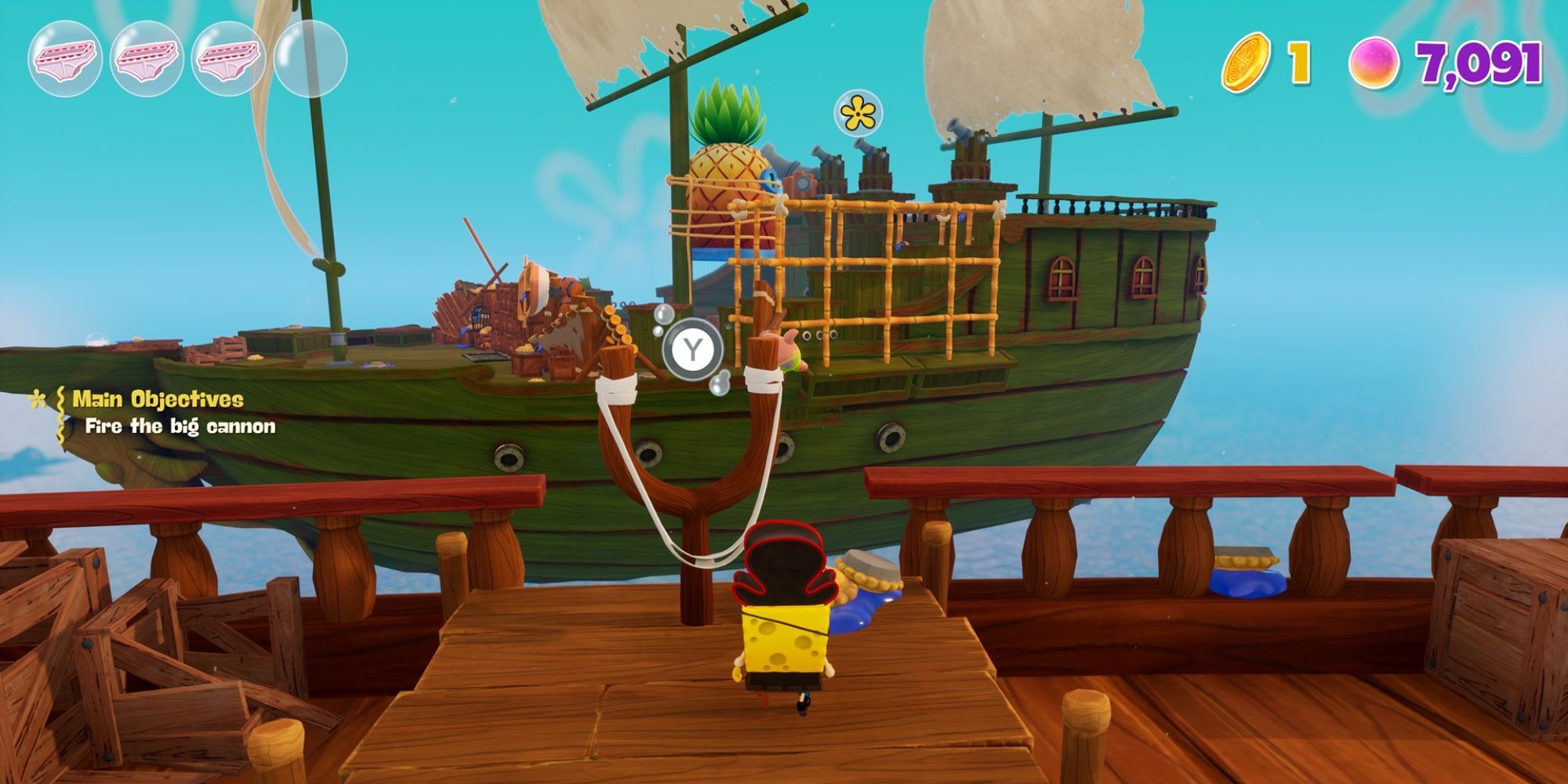Click the Fire the big cannon objective text
Viewport: 1568px width, 784px height.
click(179, 427)
